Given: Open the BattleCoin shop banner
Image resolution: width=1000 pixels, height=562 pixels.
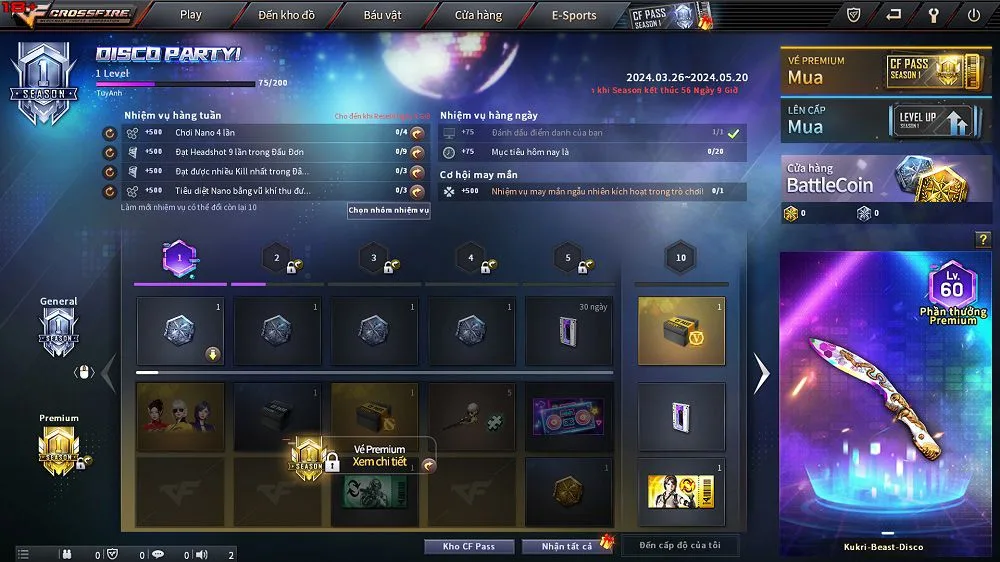Looking at the screenshot, I should point(886,177).
